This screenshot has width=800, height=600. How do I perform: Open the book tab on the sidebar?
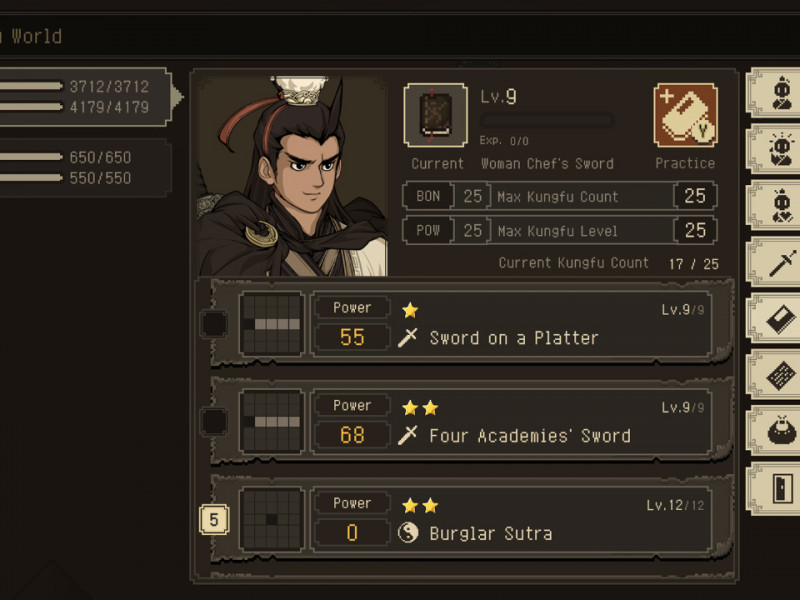tap(778, 320)
